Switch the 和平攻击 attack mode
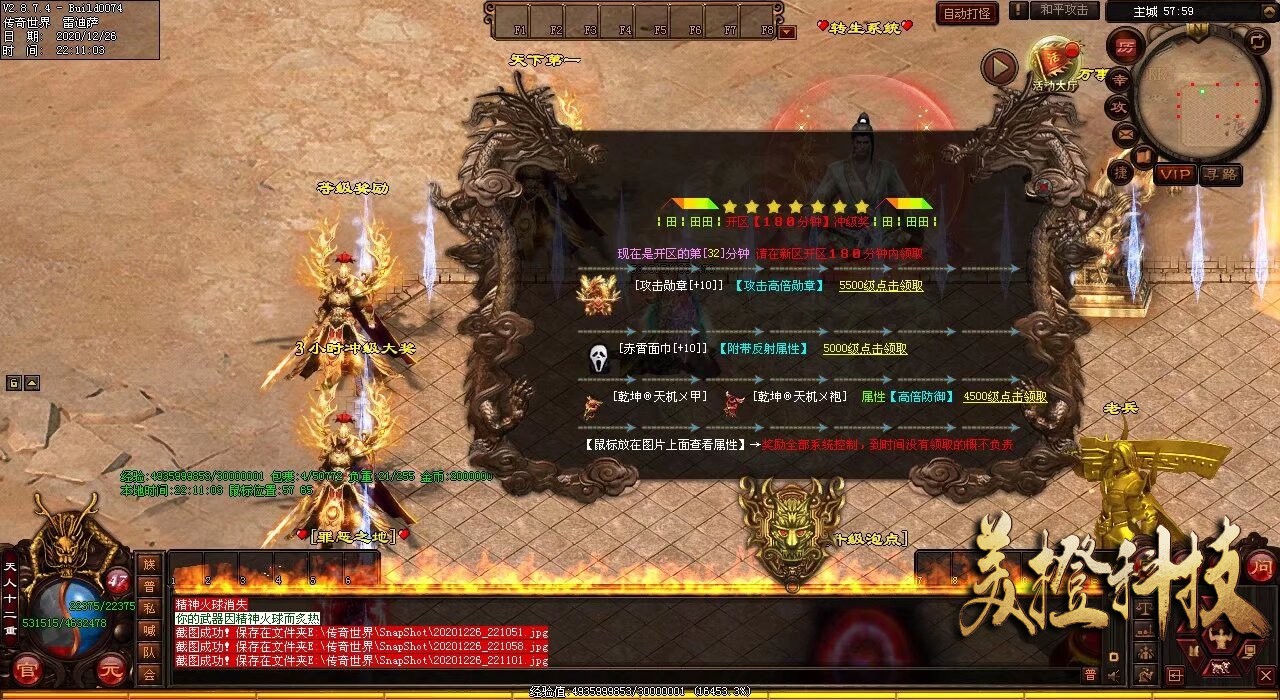The height and width of the screenshot is (700, 1280). [1063, 10]
